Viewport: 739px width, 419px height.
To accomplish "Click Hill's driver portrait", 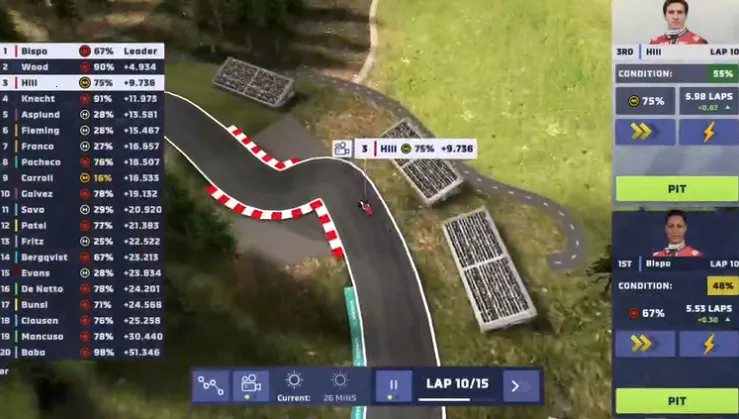I will click(x=678, y=22).
